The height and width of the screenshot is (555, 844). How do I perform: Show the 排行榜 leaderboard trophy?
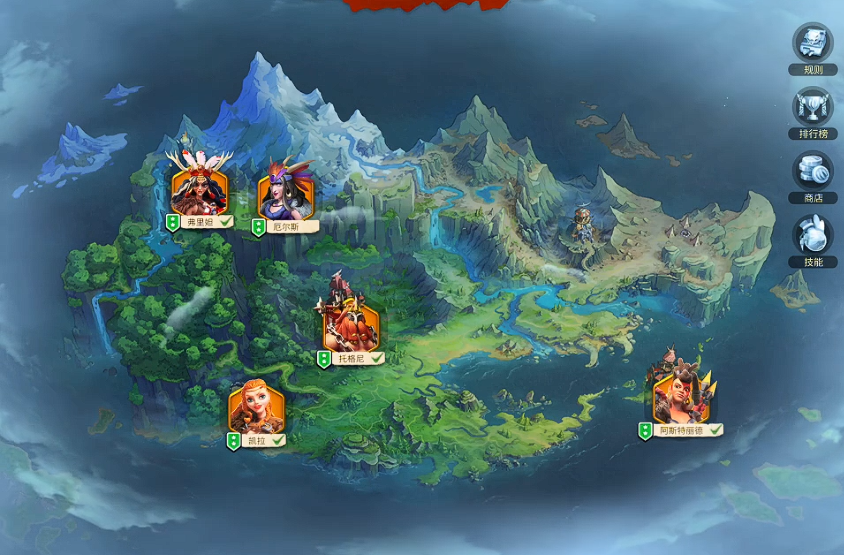point(812,108)
